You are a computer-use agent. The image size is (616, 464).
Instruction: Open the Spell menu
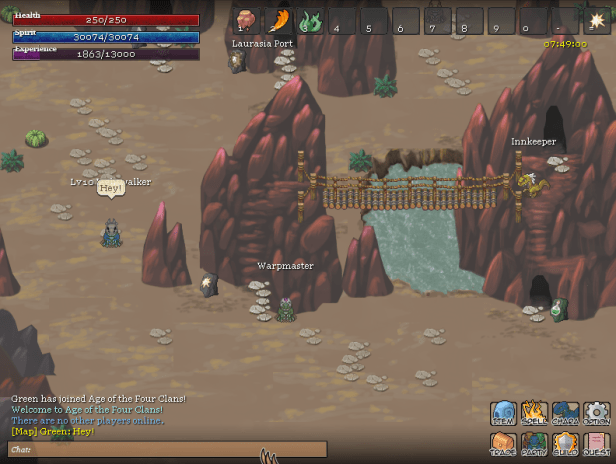pyautogui.click(x=535, y=413)
